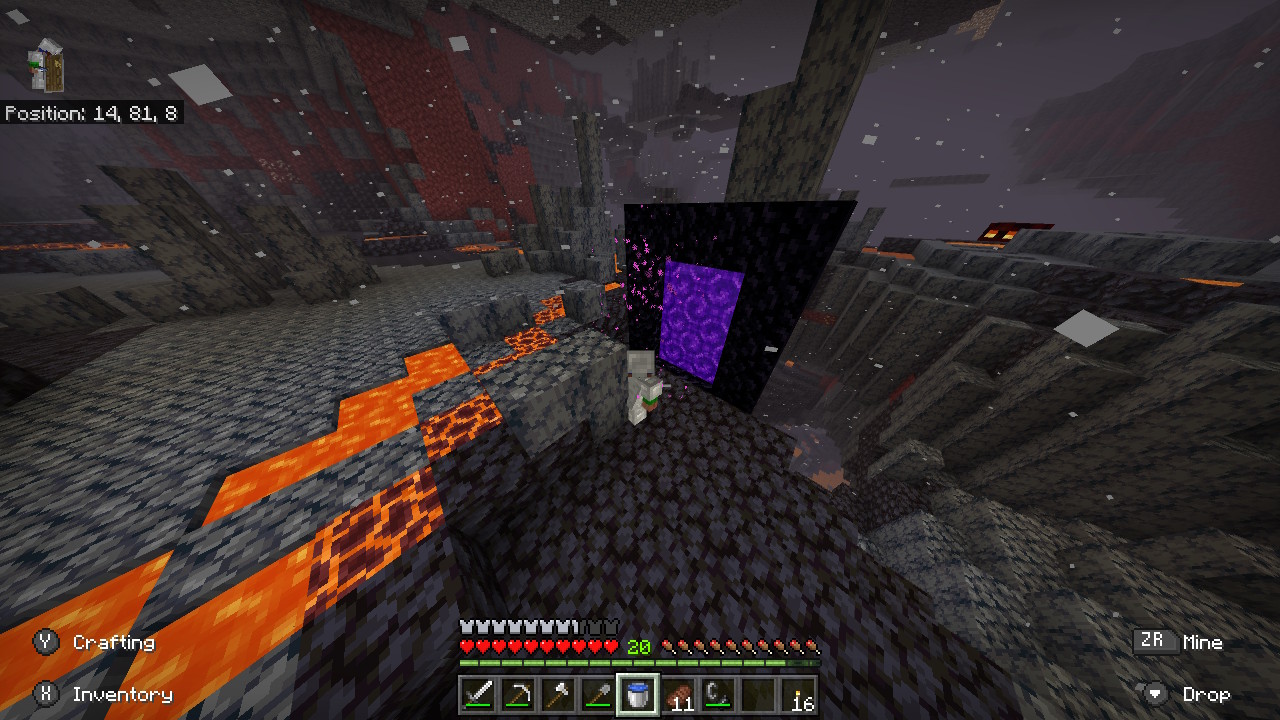Switch to the iron shovel slot
The height and width of the screenshot is (720, 1280).
pyautogui.click(x=597, y=695)
